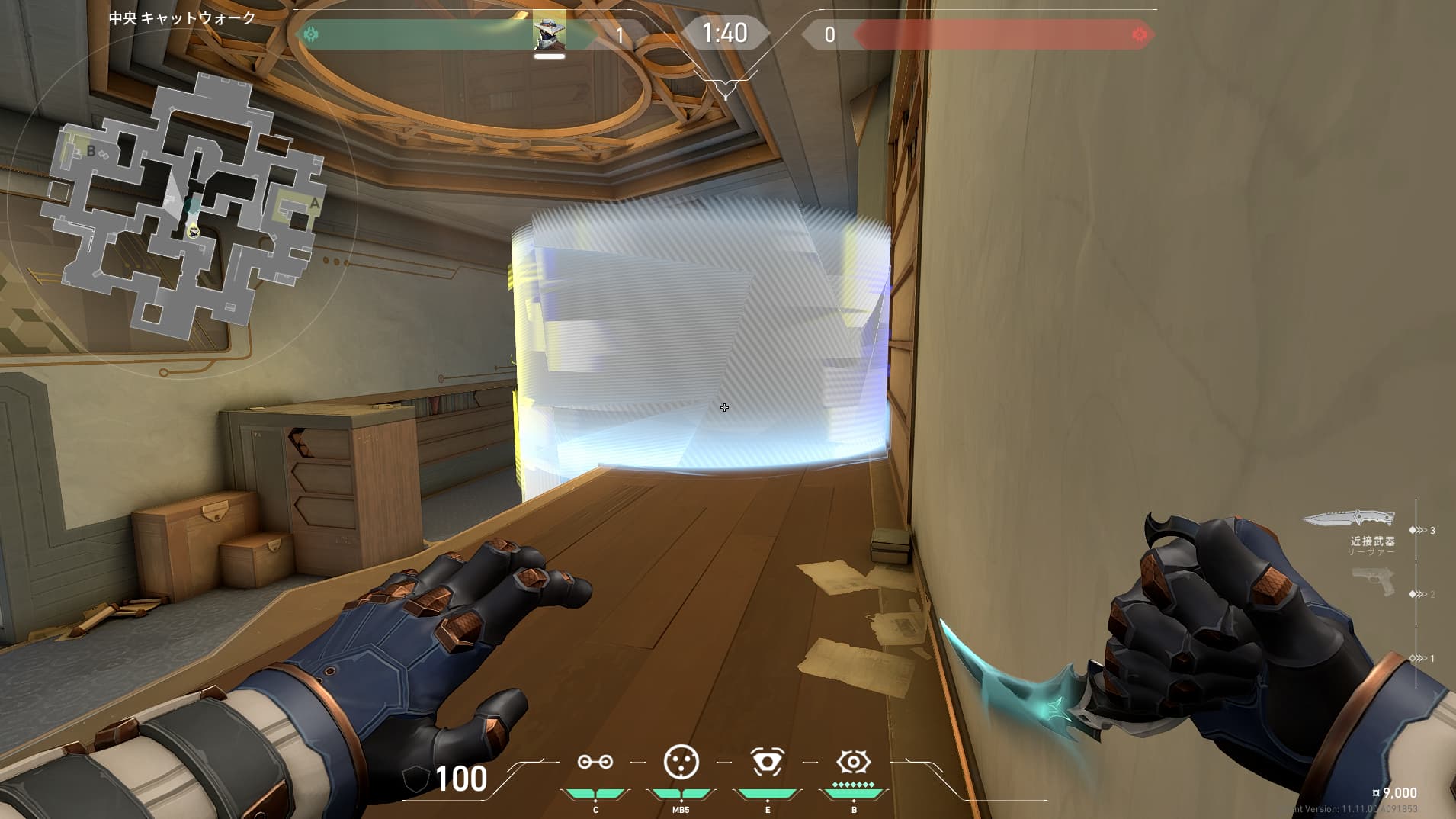This screenshot has height=819, width=1456.
Task: Choose the Spycam ability icon
Action: click(767, 762)
